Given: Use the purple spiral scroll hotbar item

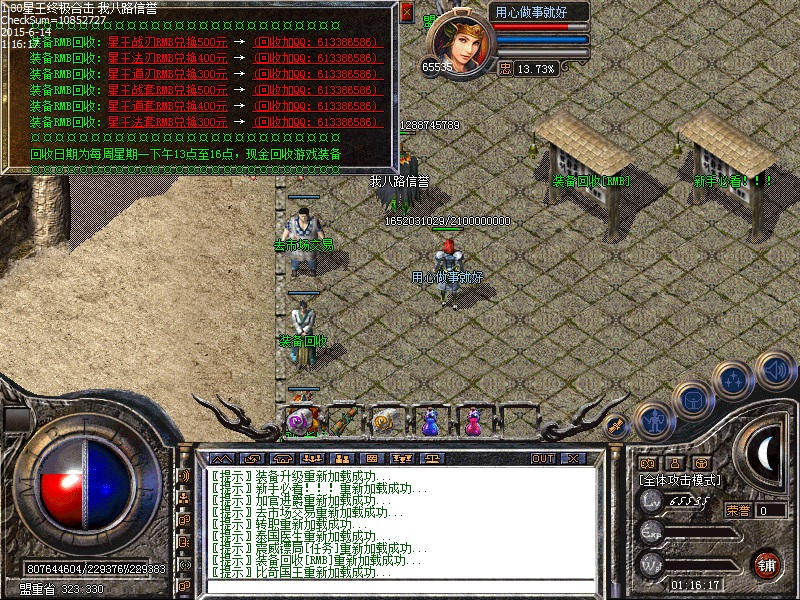Looking at the screenshot, I should [298, 422].
